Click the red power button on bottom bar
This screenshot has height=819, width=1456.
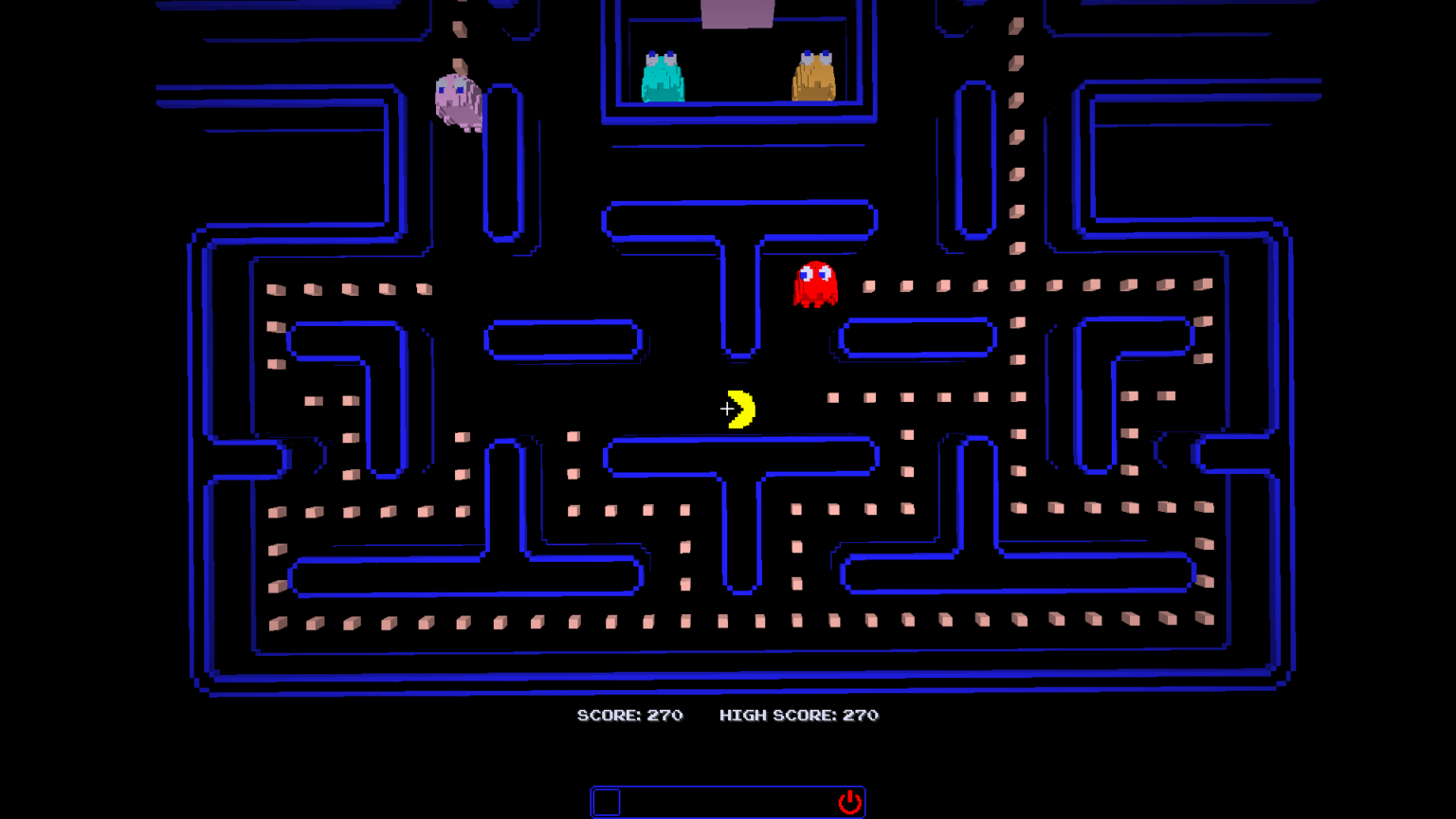[x=850, y=801]
